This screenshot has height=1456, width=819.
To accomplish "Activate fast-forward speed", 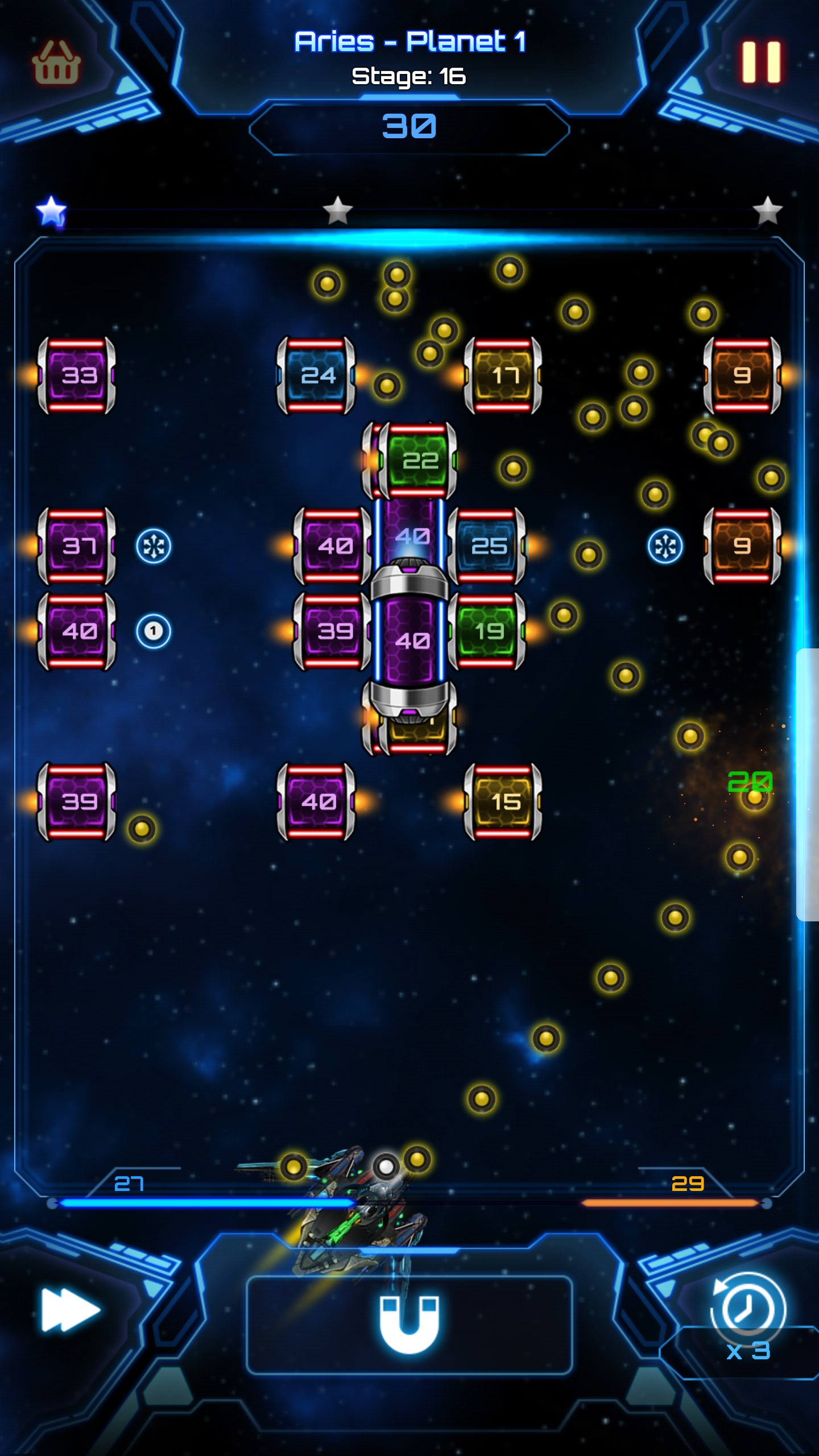I will 71,1310.
